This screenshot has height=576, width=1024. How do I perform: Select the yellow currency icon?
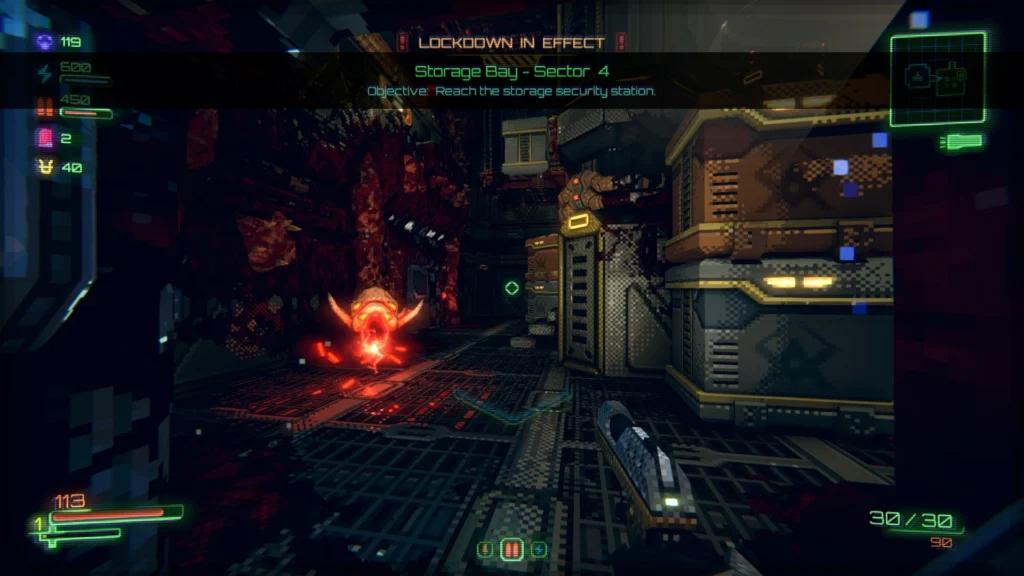pos(45,167)
